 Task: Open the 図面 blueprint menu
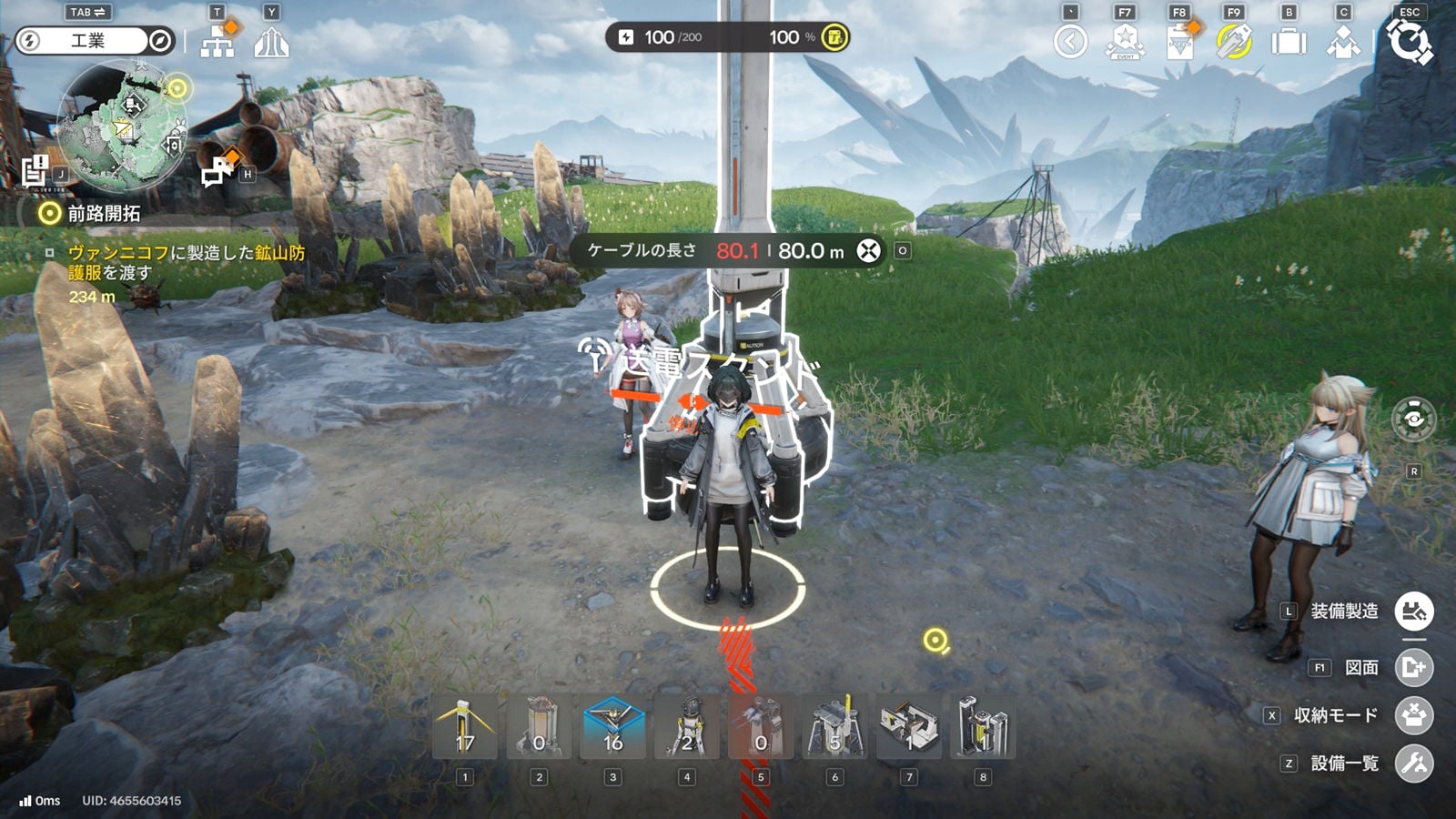tap(1414, 668)
